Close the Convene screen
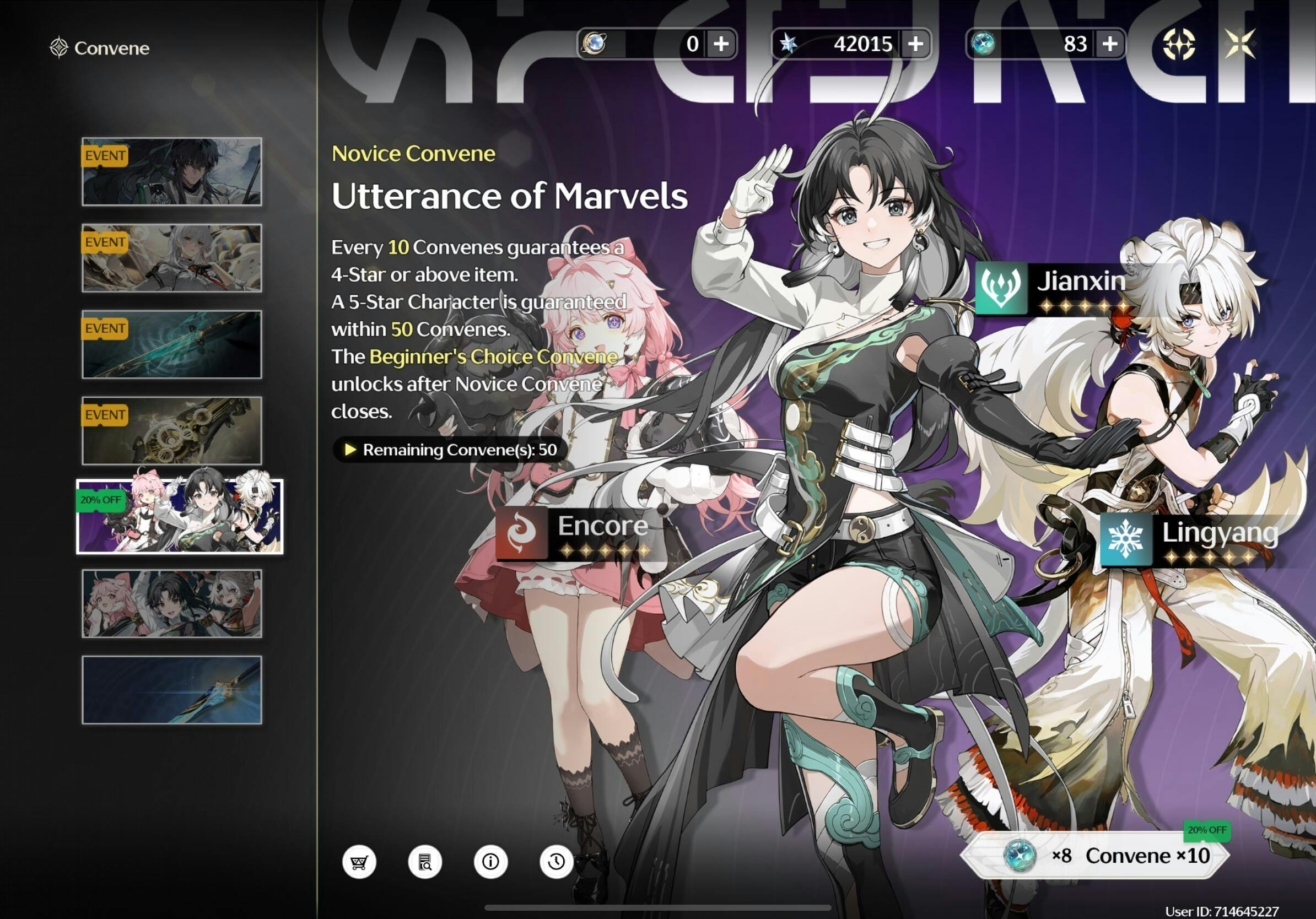Viewport: 1316px width, 919px height. [1239, 44]
